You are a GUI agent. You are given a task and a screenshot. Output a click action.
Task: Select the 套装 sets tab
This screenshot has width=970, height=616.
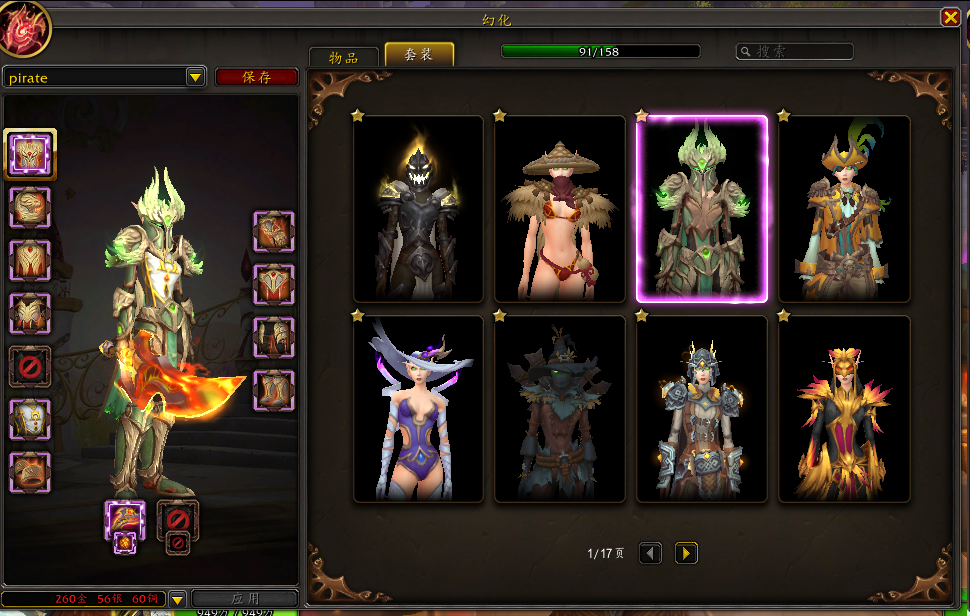pos(419,55)
